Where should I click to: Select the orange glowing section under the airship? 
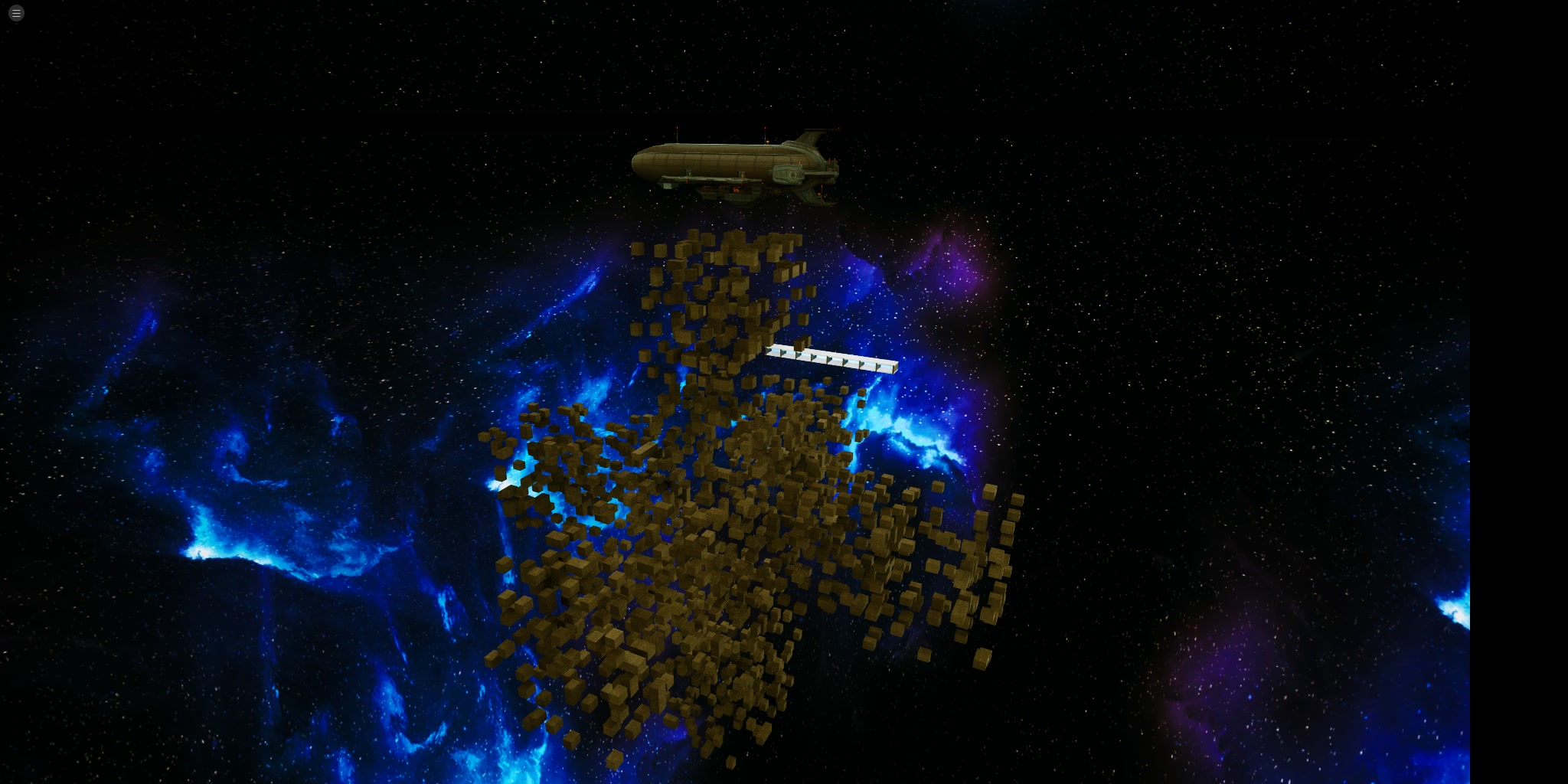click(735, 190)
